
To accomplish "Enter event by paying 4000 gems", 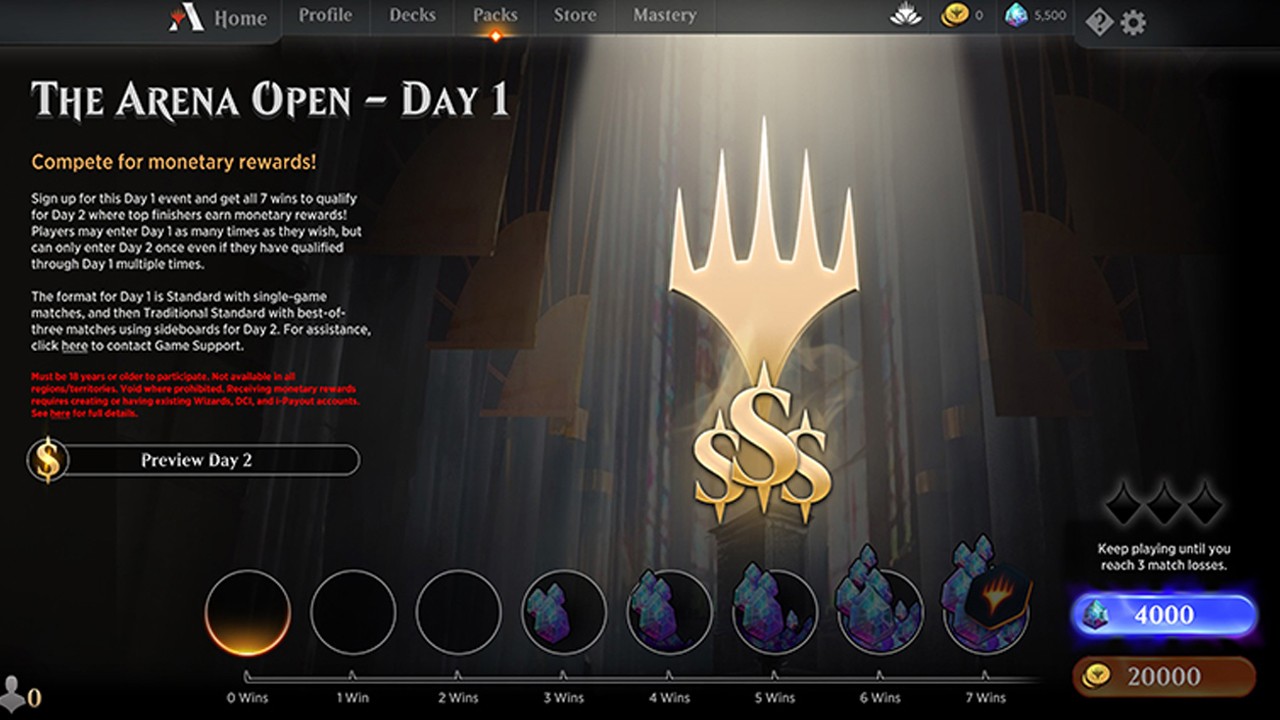I will click(x=1164, y=614).
